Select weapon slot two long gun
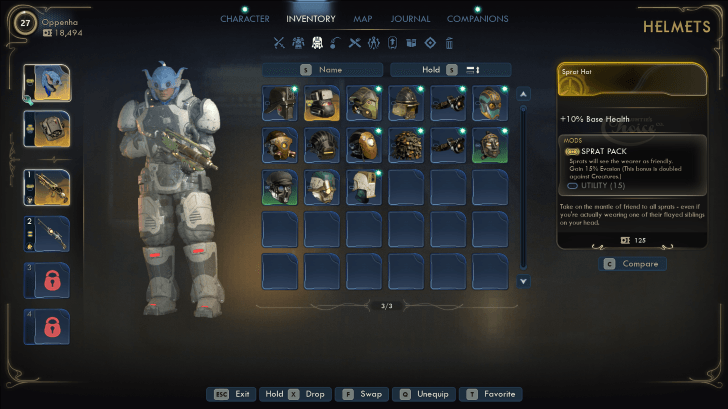728x409 pixels. [48, 234]
